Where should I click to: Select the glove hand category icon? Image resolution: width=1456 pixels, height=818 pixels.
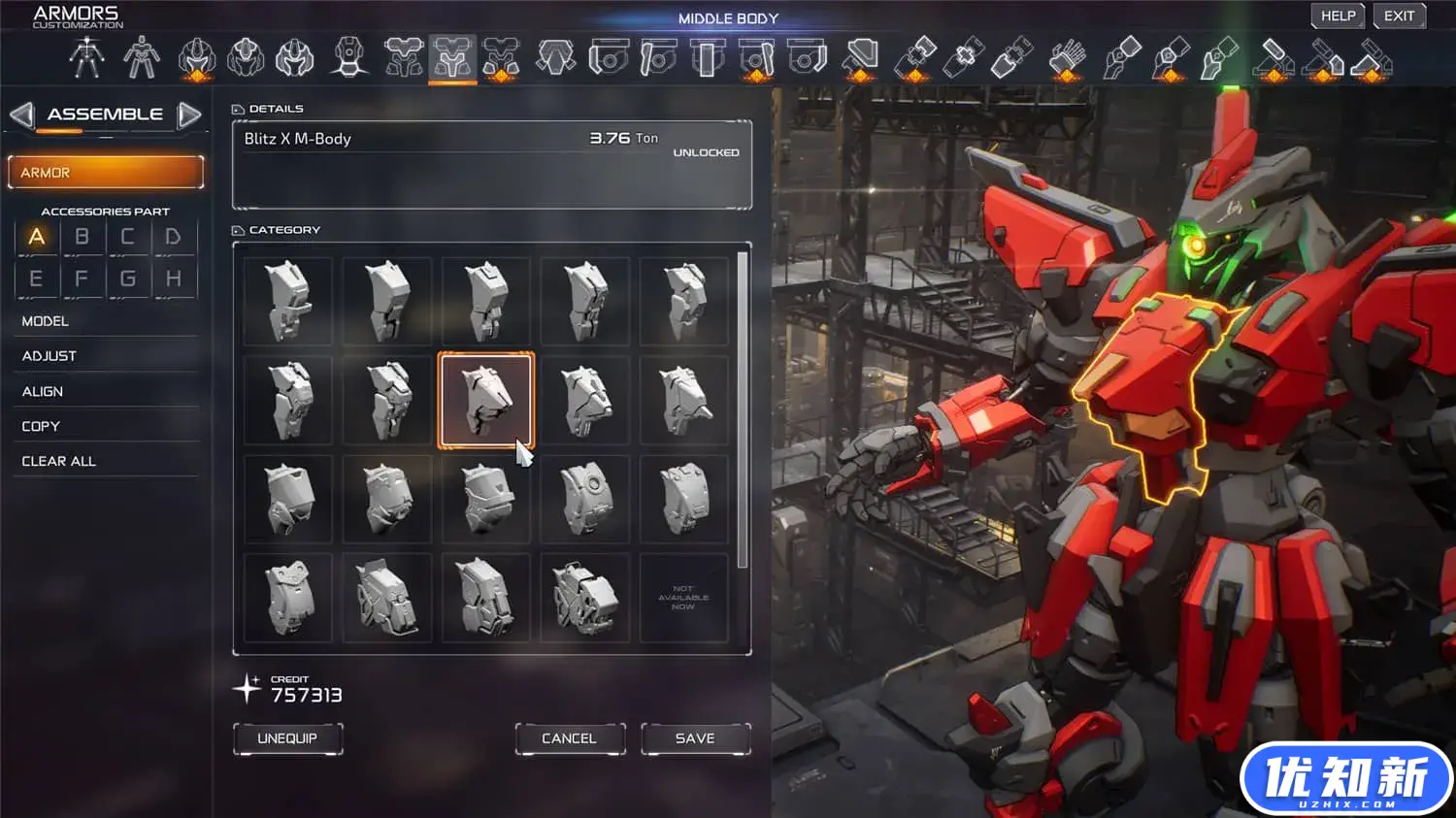[1068, 58]
